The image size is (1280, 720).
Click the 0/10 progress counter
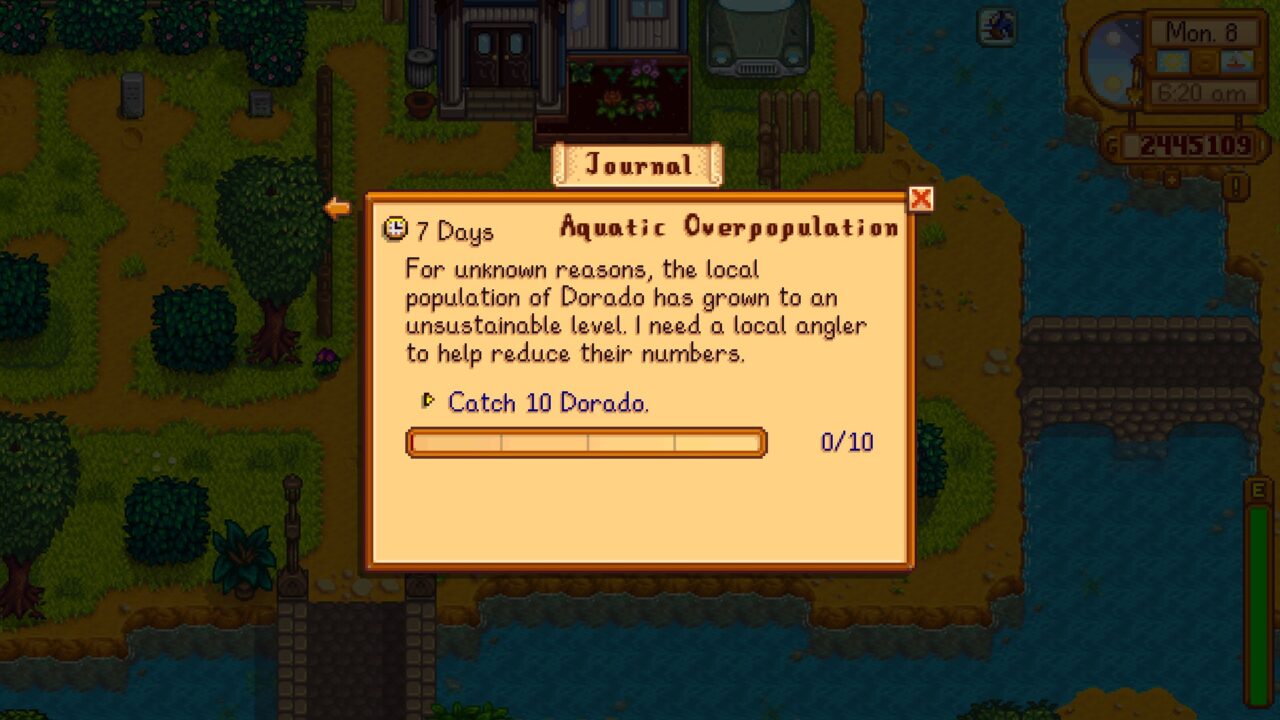[x=848, y=442]
